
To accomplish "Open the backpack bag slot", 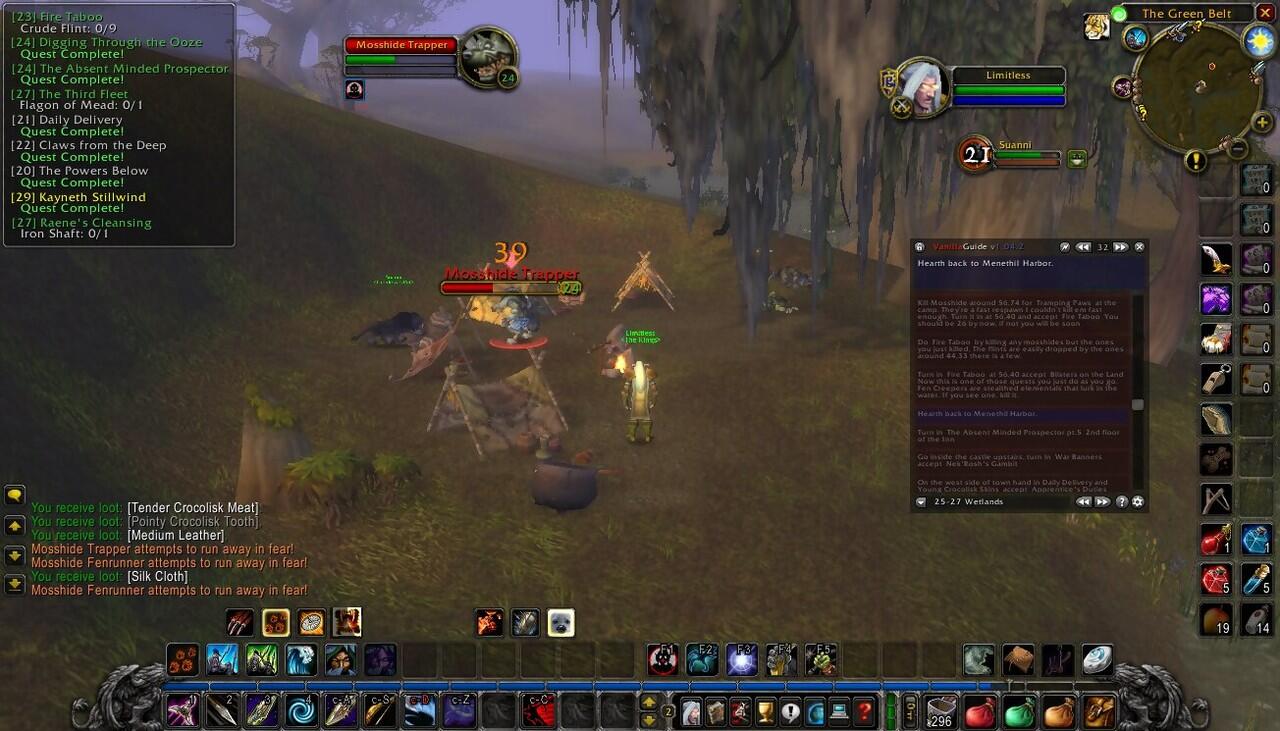I will pyautogui.click(x=1098, y=711).
